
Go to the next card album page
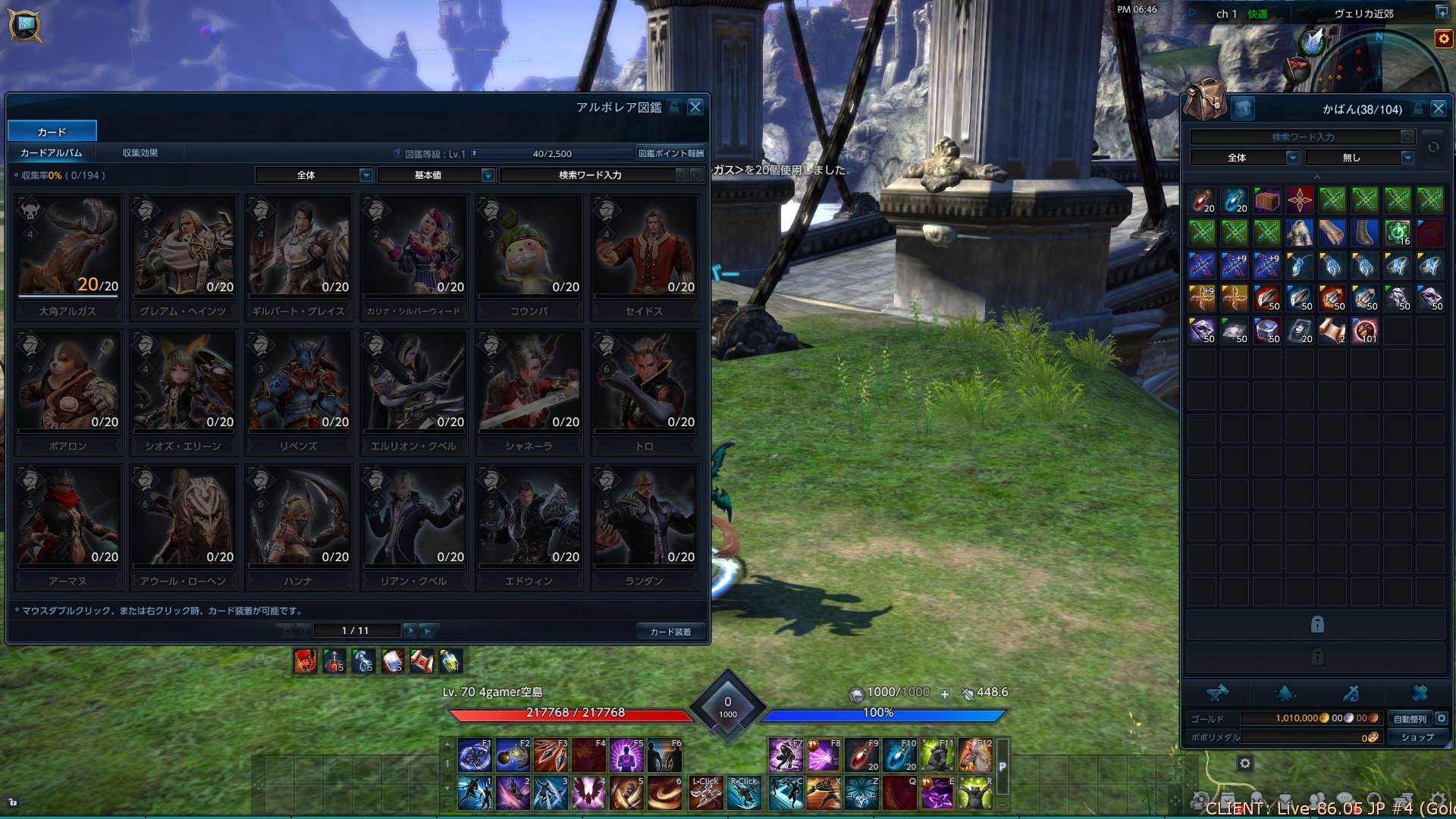pos(410,630)
